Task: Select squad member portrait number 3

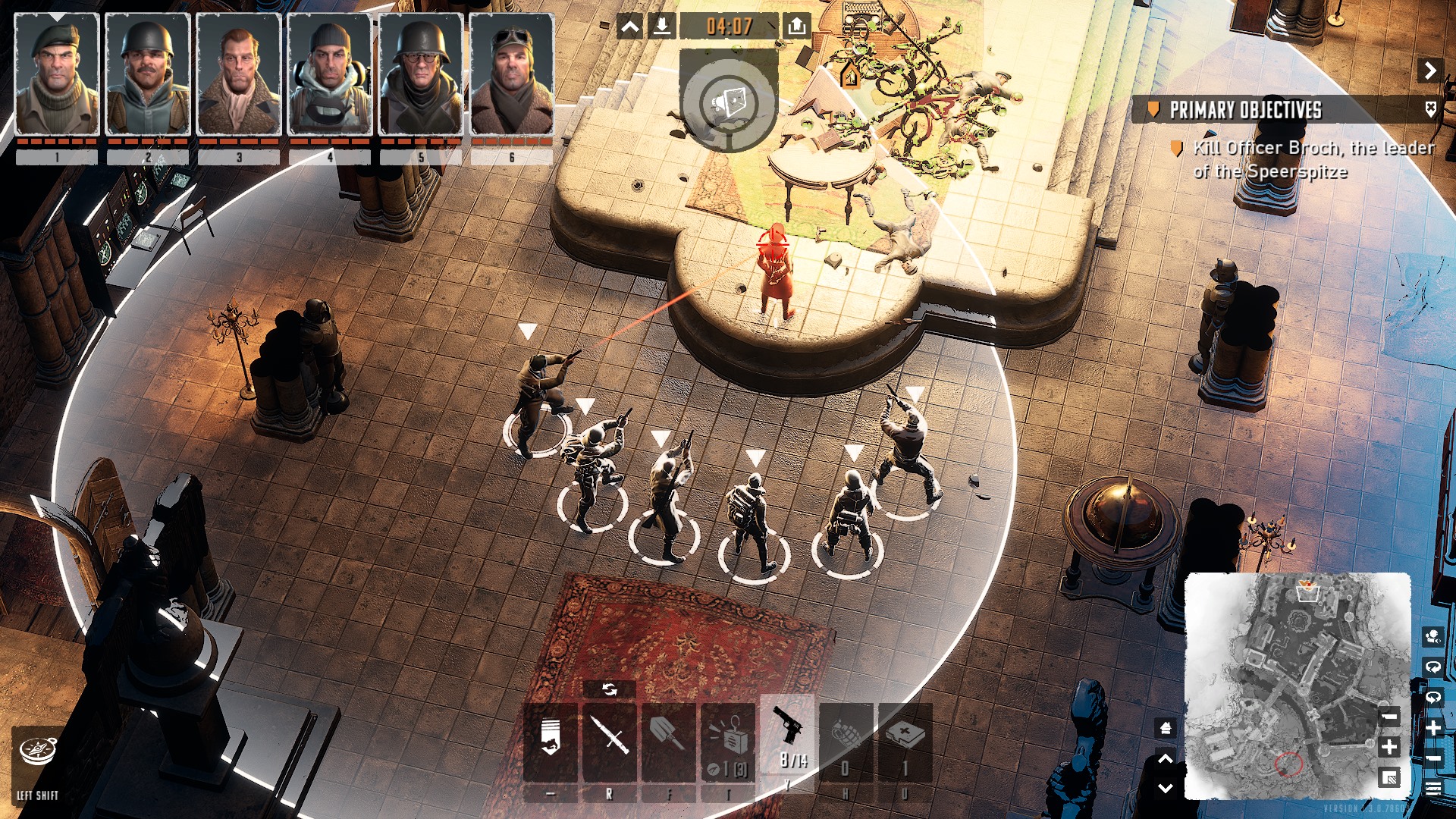Action: coord(239,74)
